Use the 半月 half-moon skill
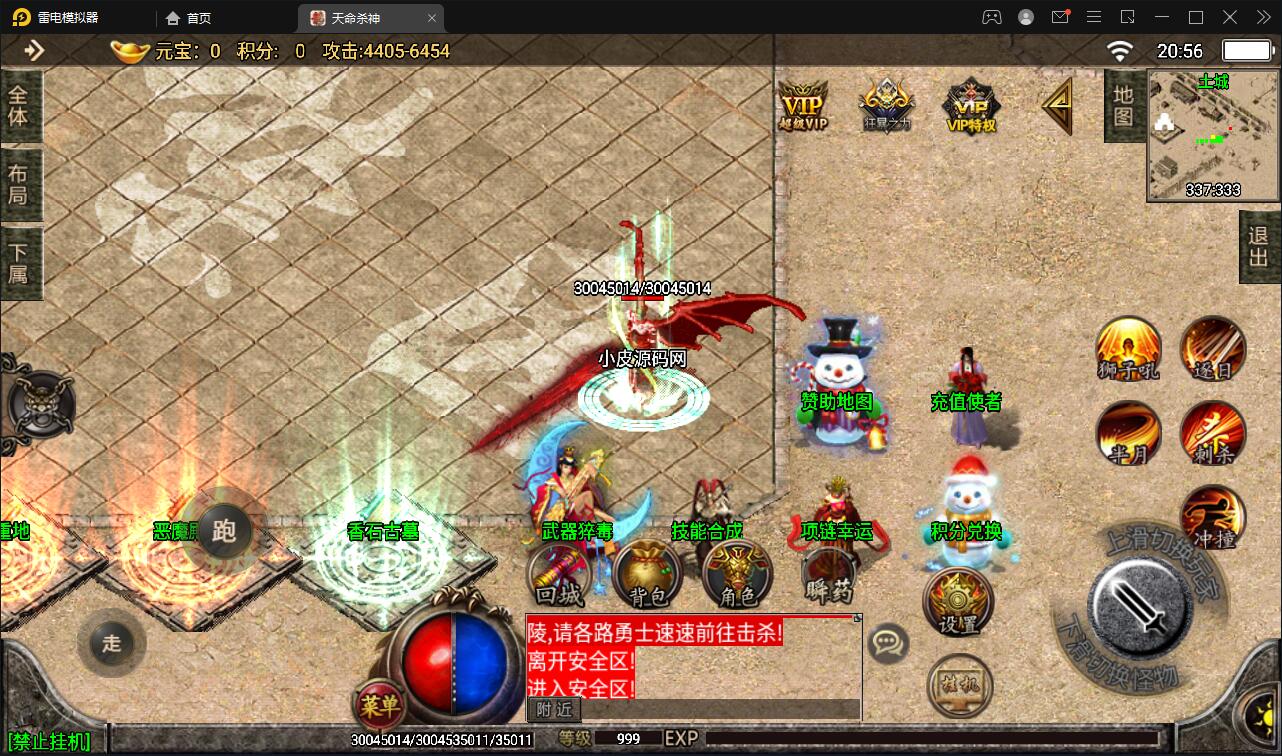This screenshot has height=756, width=1282. click(x=1128, y=437)
